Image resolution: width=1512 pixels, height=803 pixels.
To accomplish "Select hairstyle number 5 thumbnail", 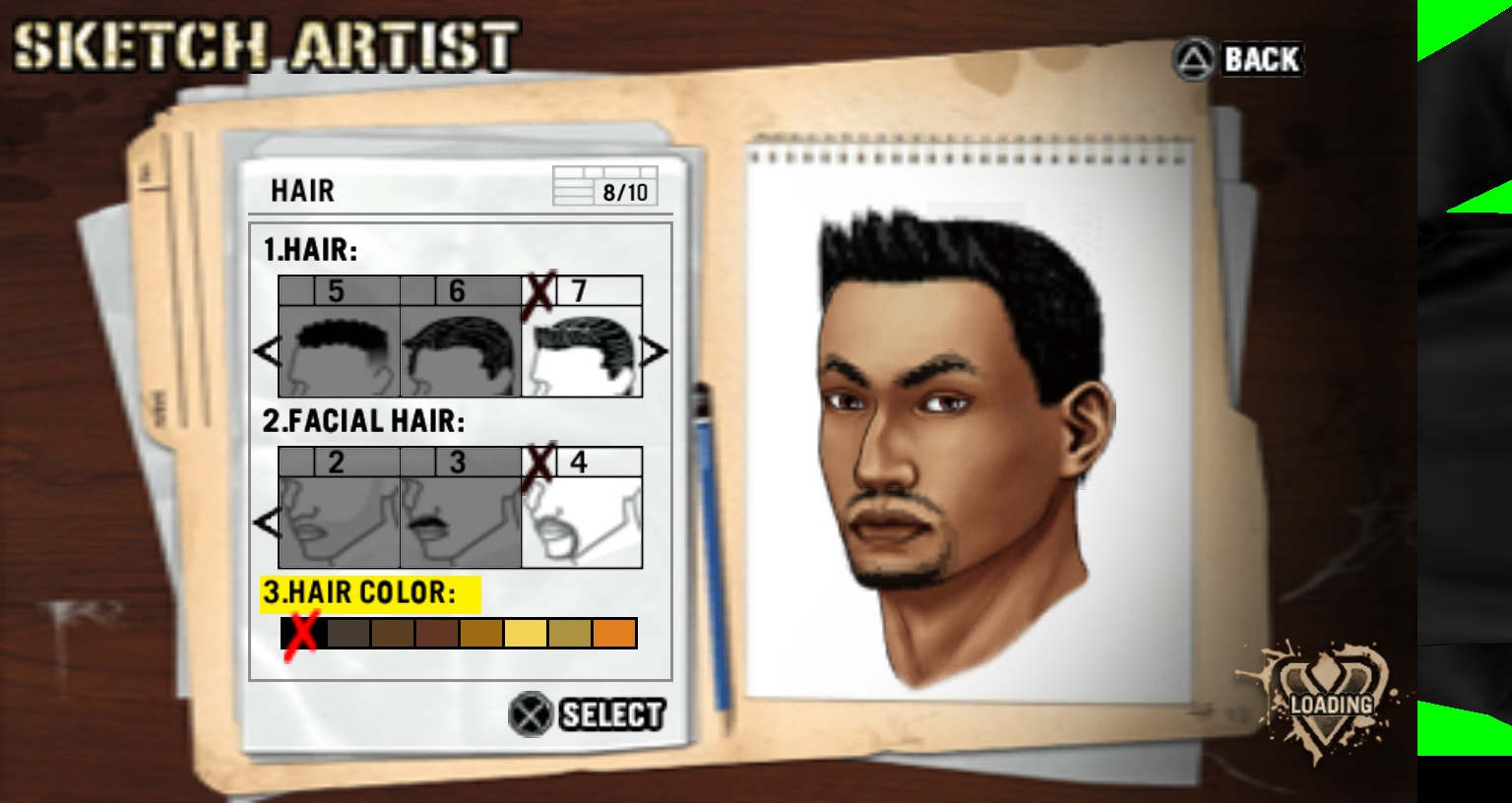I will point(339,351).
